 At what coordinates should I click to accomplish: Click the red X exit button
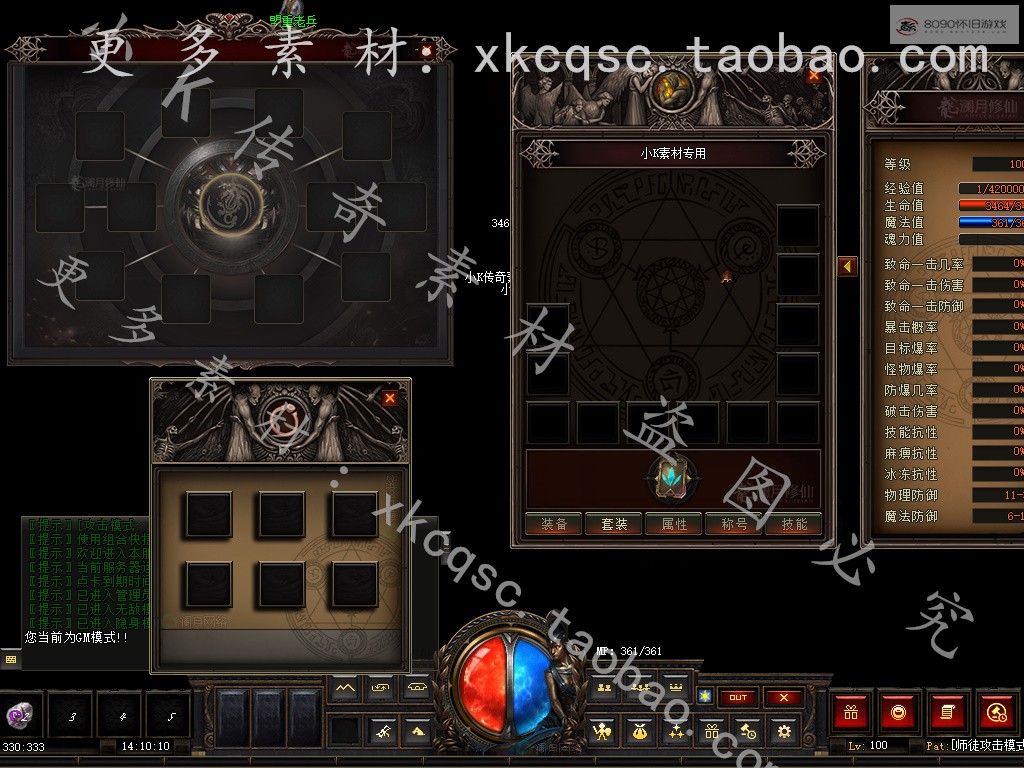(x=784, y=697)
